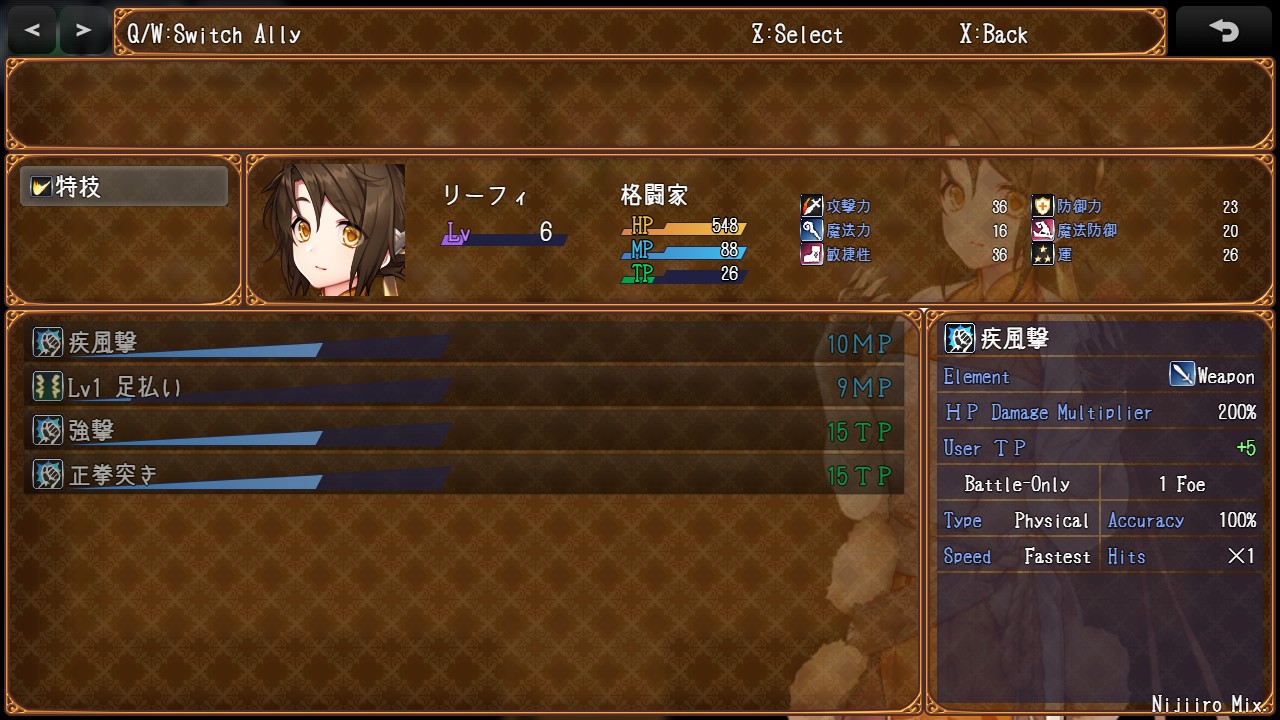Select the Lv1 足払い skill
This screenshot has width=1280, height=720.
[464, 387]
